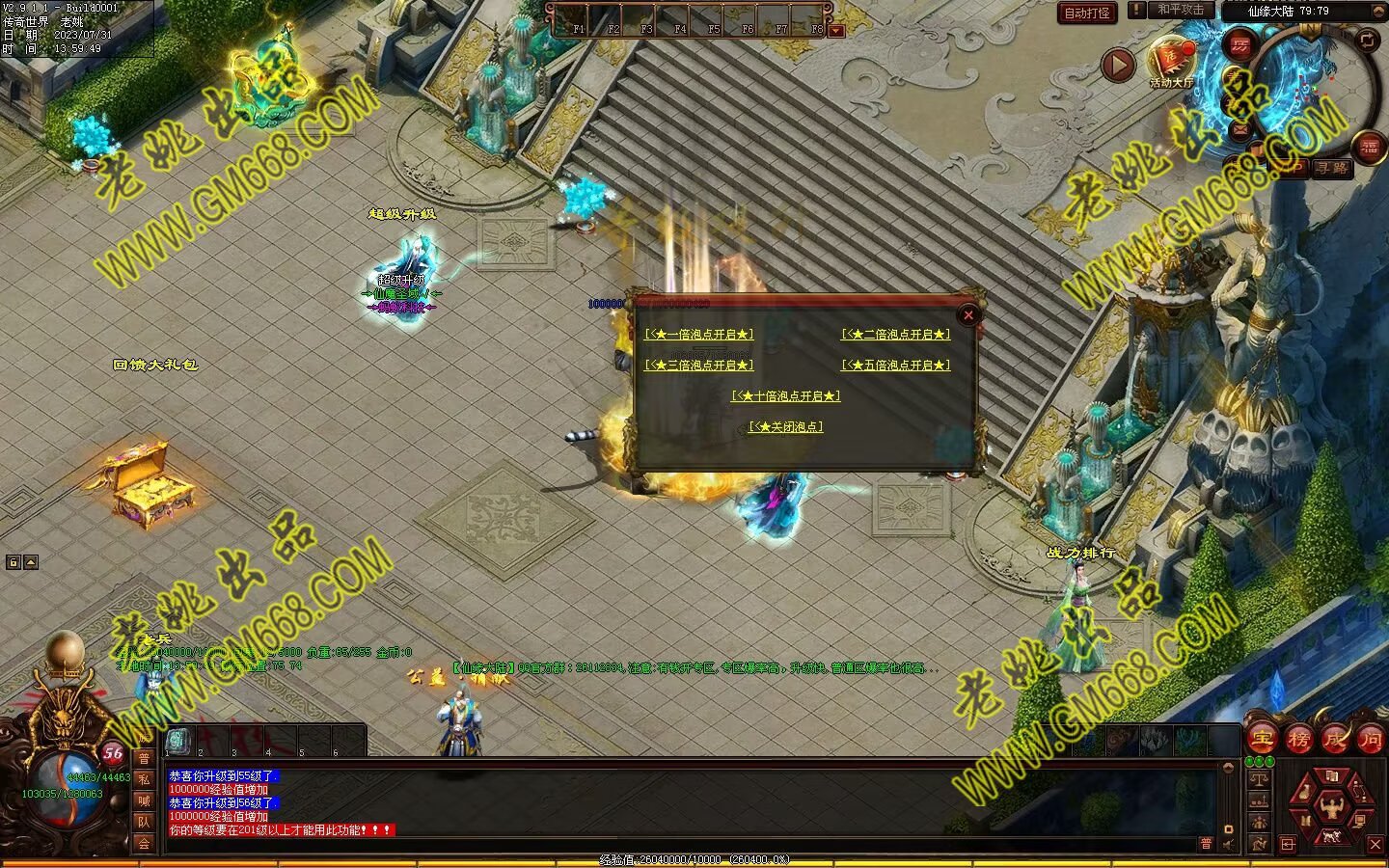Viewport: 1389px width, 868px height.
Task: Open the mail envelope icon
Action: 1239,128
